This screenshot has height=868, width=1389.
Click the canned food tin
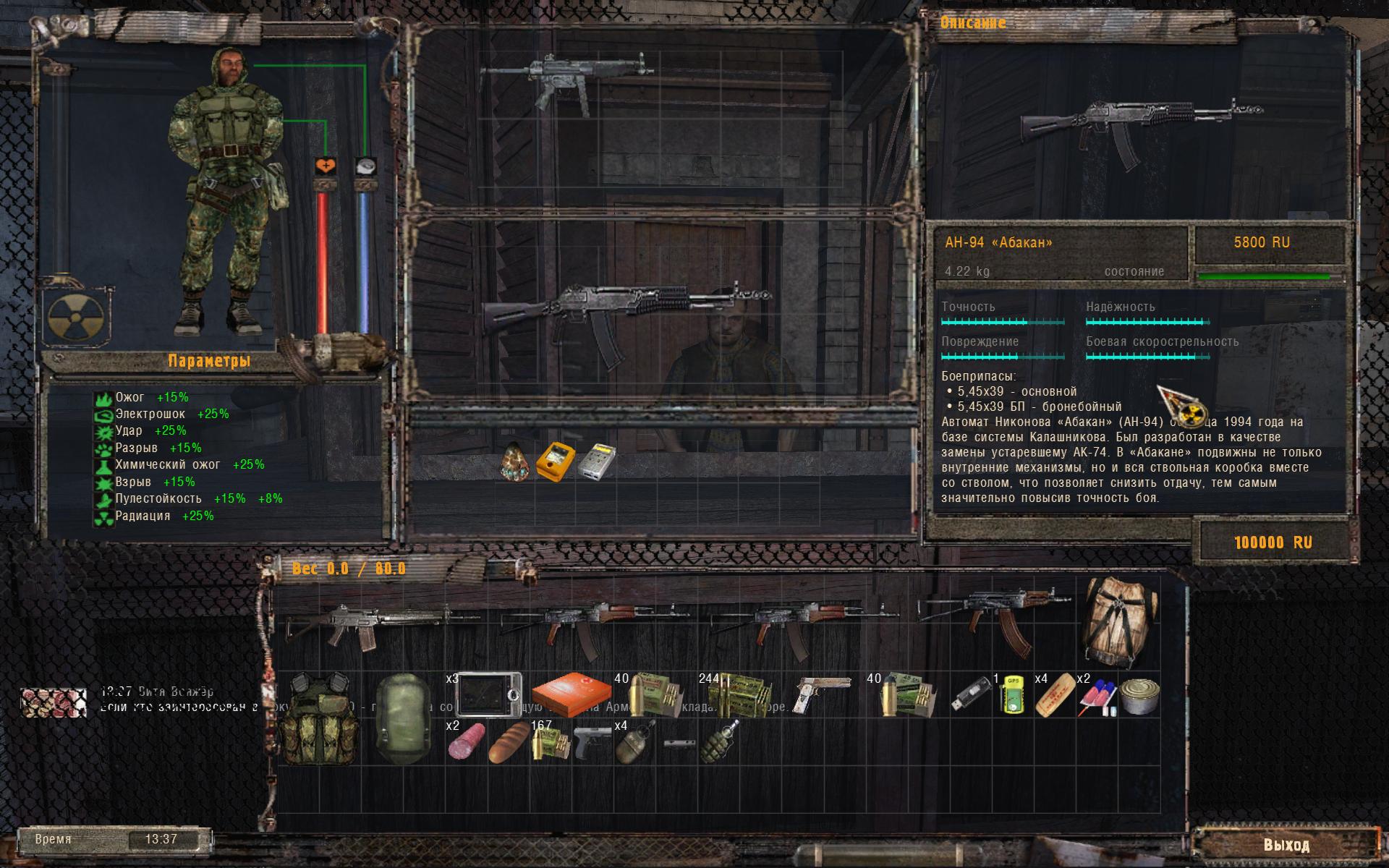[x=1139, y=696]
